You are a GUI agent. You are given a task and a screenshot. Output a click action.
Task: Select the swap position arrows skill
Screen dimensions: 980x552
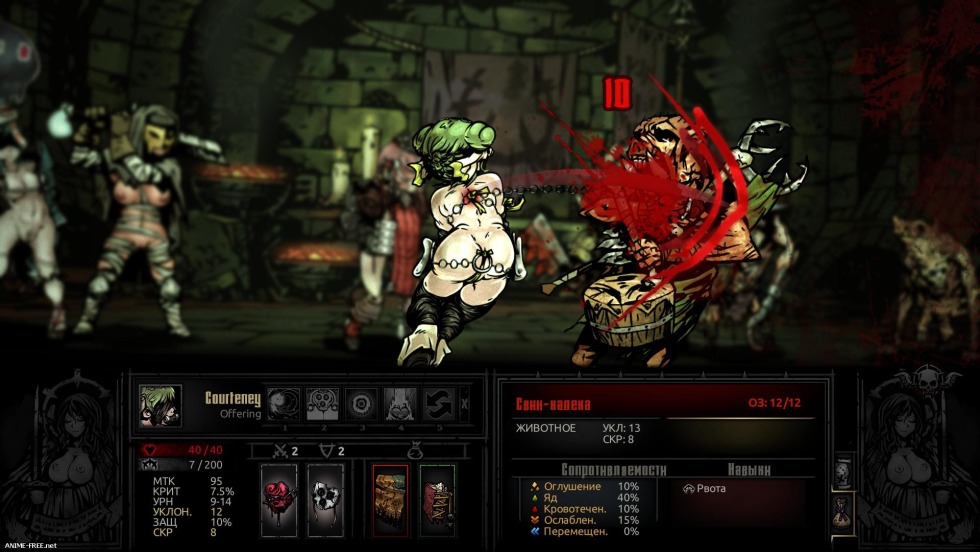438,403
